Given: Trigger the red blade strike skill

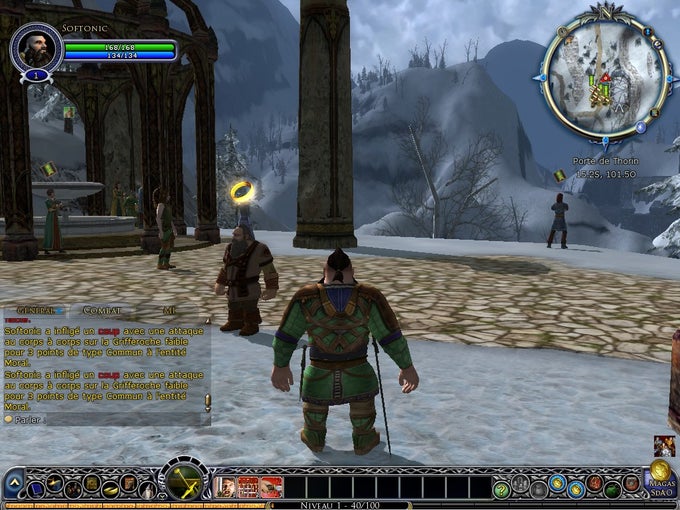Looking at the screenshot, I should point(271,487).
